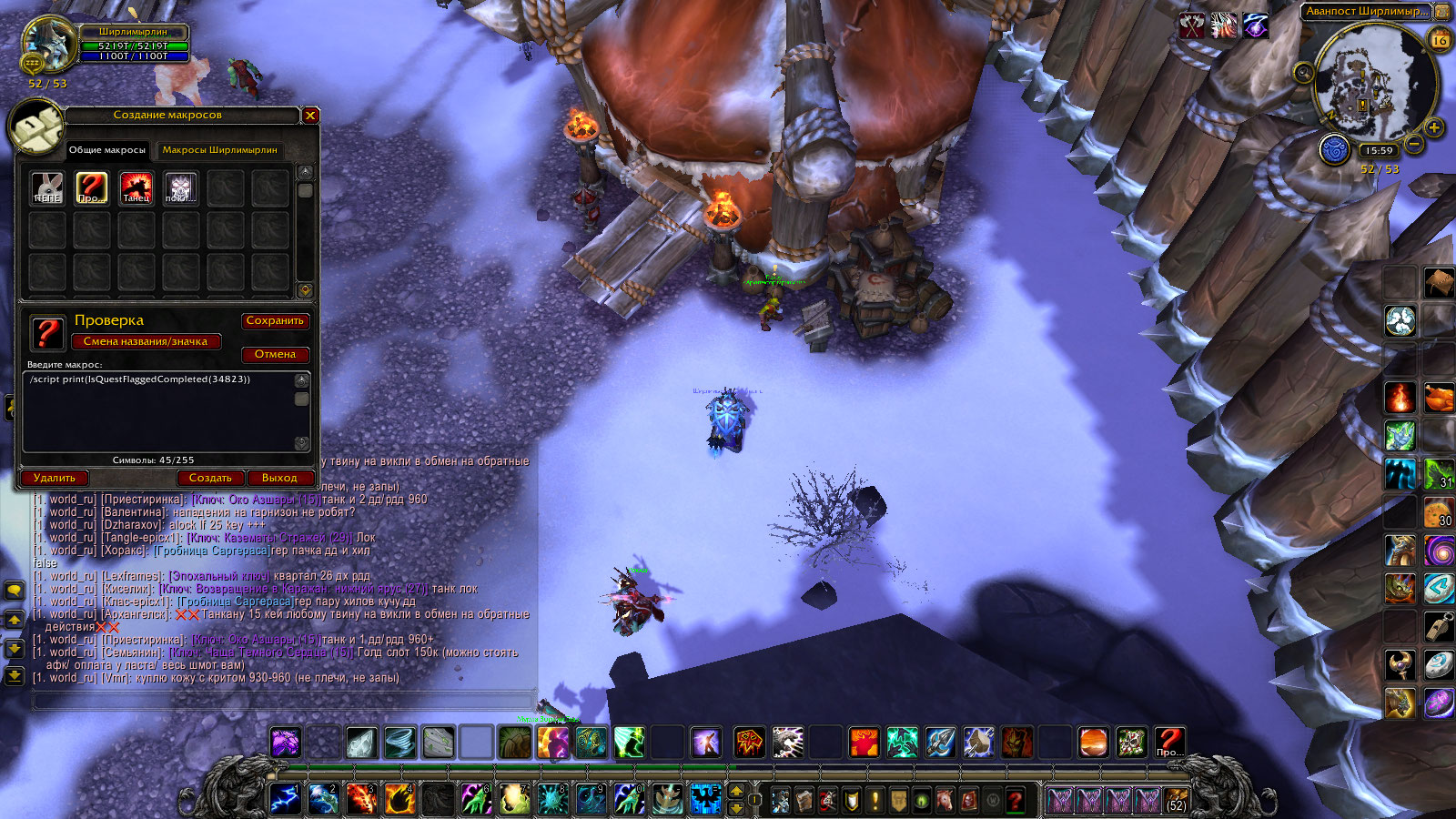This screenshot has height=819, width=1456.
Task: Use the red question mark macro on the action bar
Action: tap(1169, 742)
